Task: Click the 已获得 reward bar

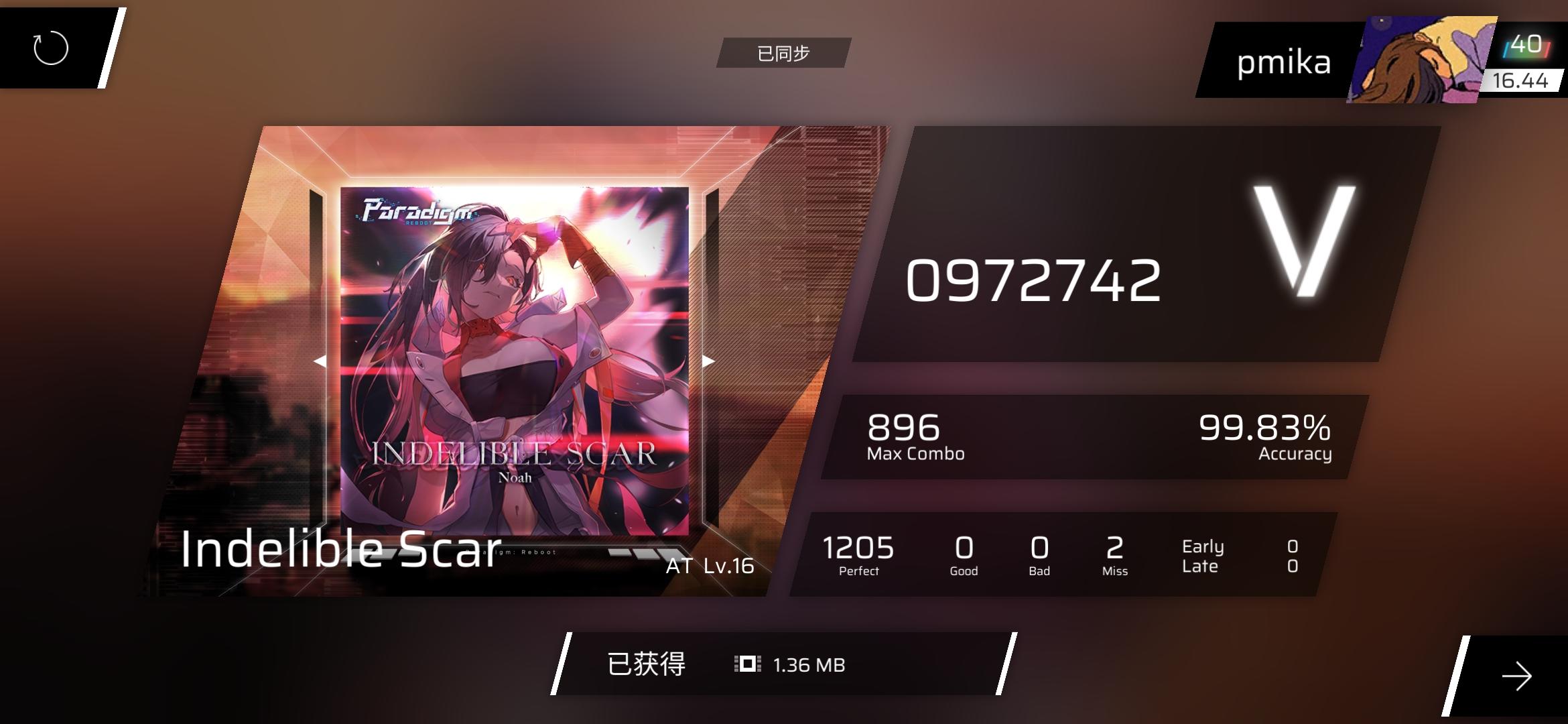Action: [x=647, y=664]
